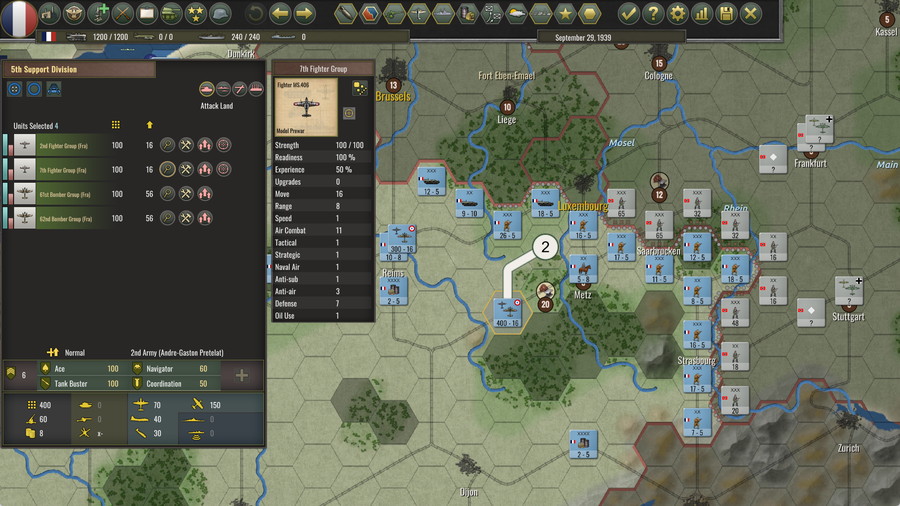The width and height of the screenshot is (900, 506).
Task: Save game with the floppy disk icon
Action: point(726,14)
